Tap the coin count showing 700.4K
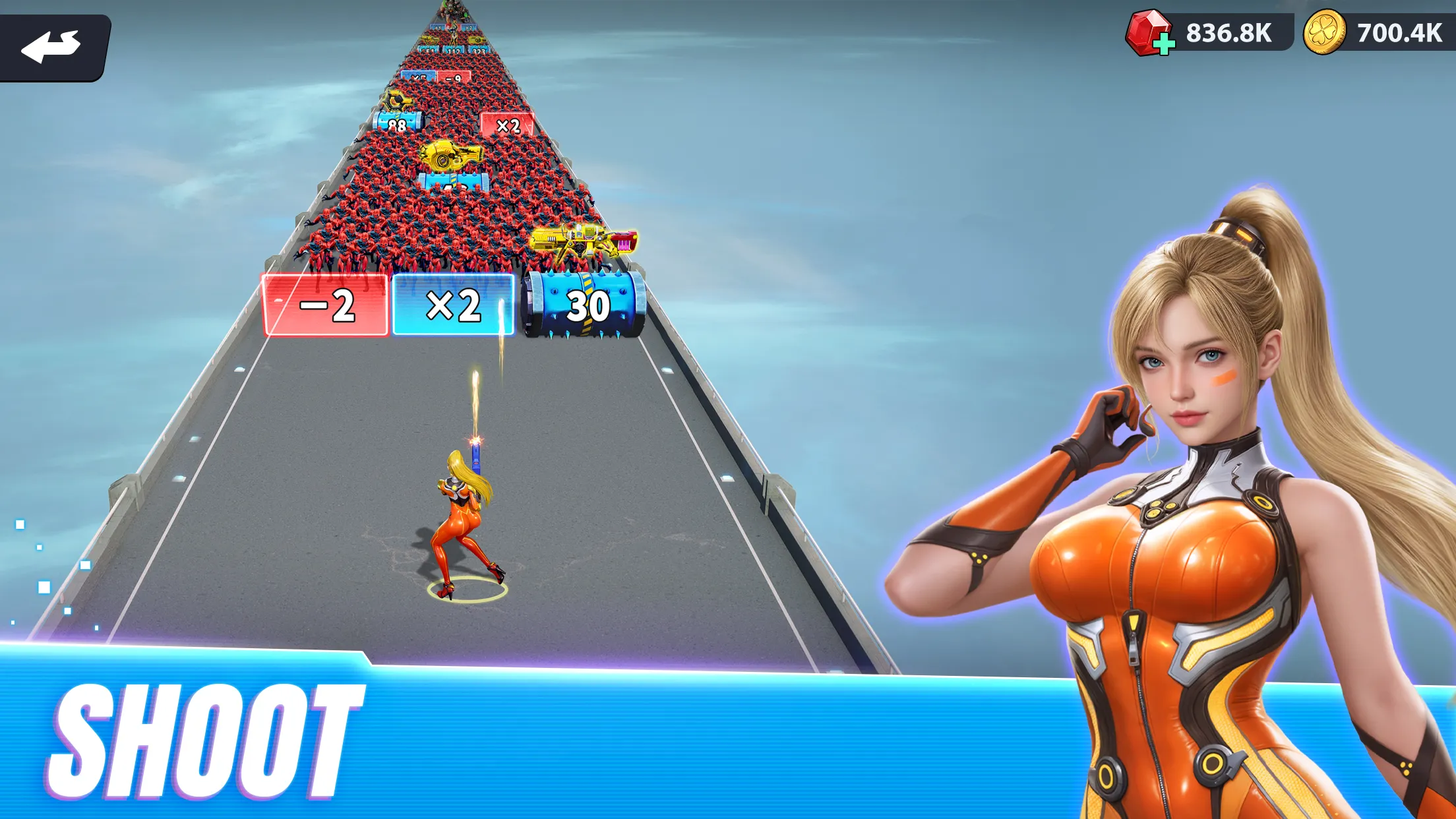The height and width of the screenshot is (819, 1456). 1391,31
